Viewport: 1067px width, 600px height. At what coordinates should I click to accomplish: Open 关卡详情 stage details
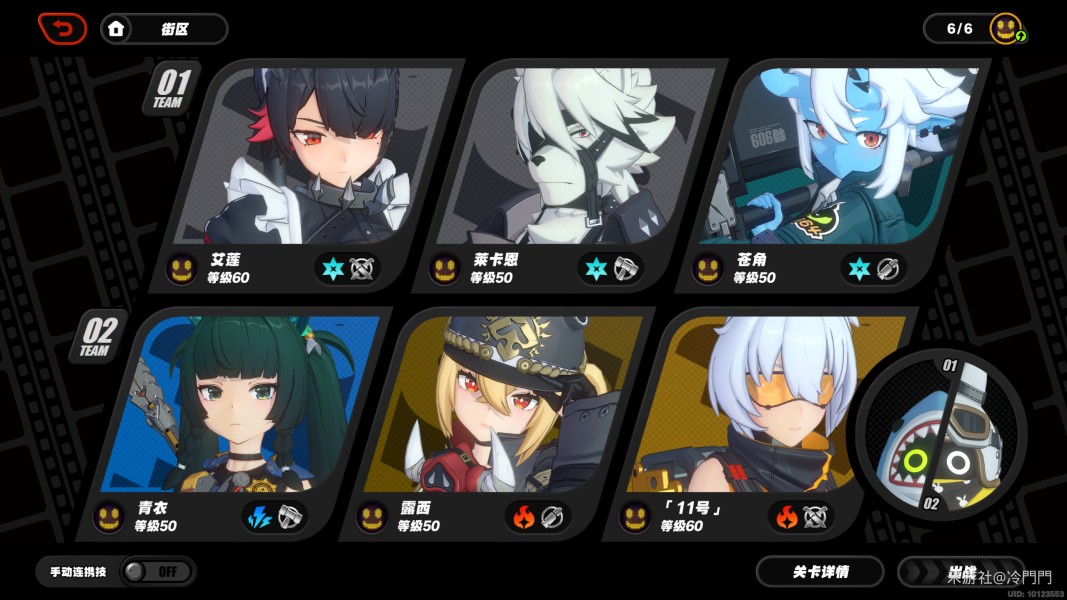tap(820, 572)
